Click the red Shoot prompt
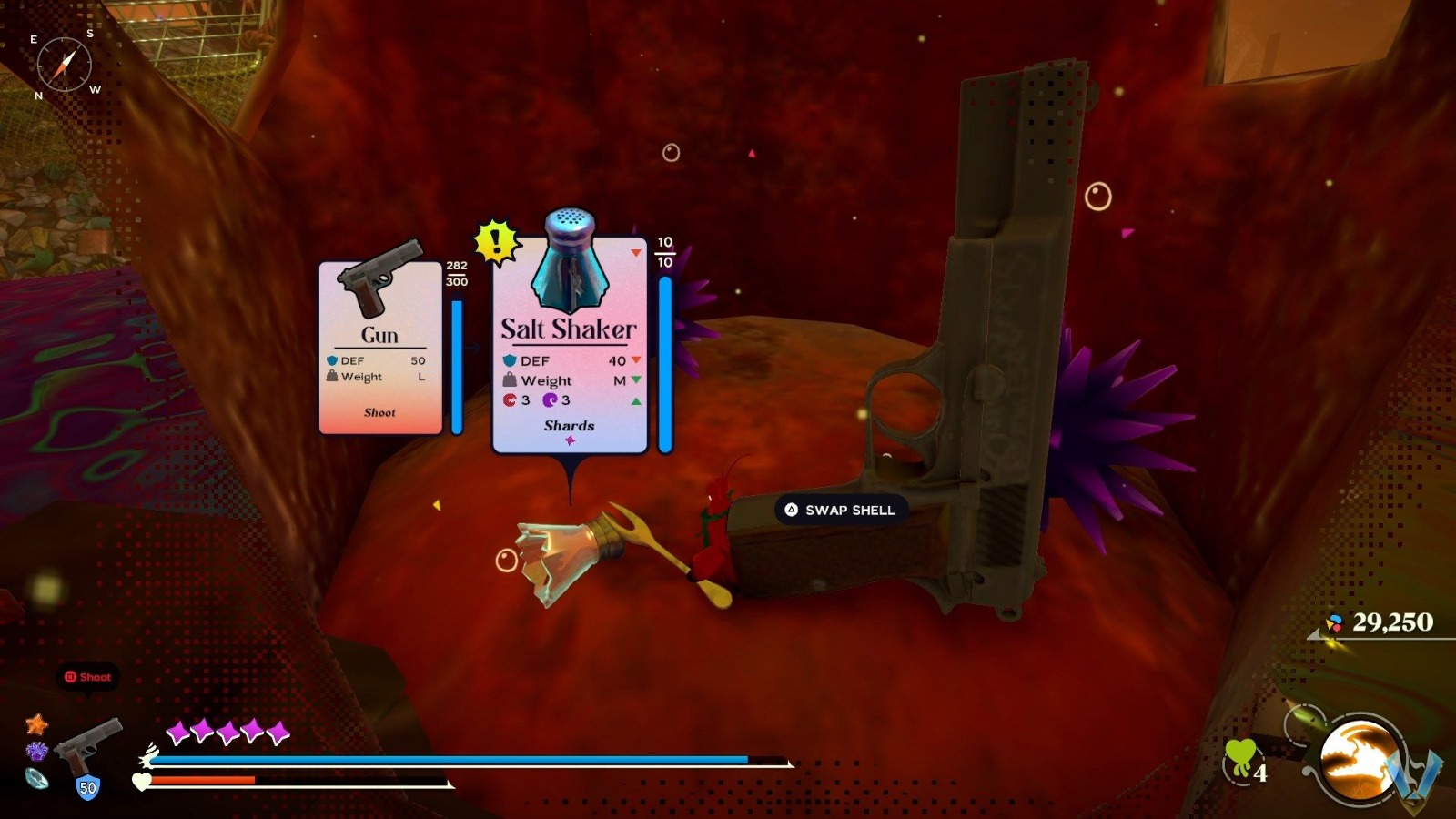Image resolution: width=1456 pixels, height=819 pixels. tap(86, 677)
